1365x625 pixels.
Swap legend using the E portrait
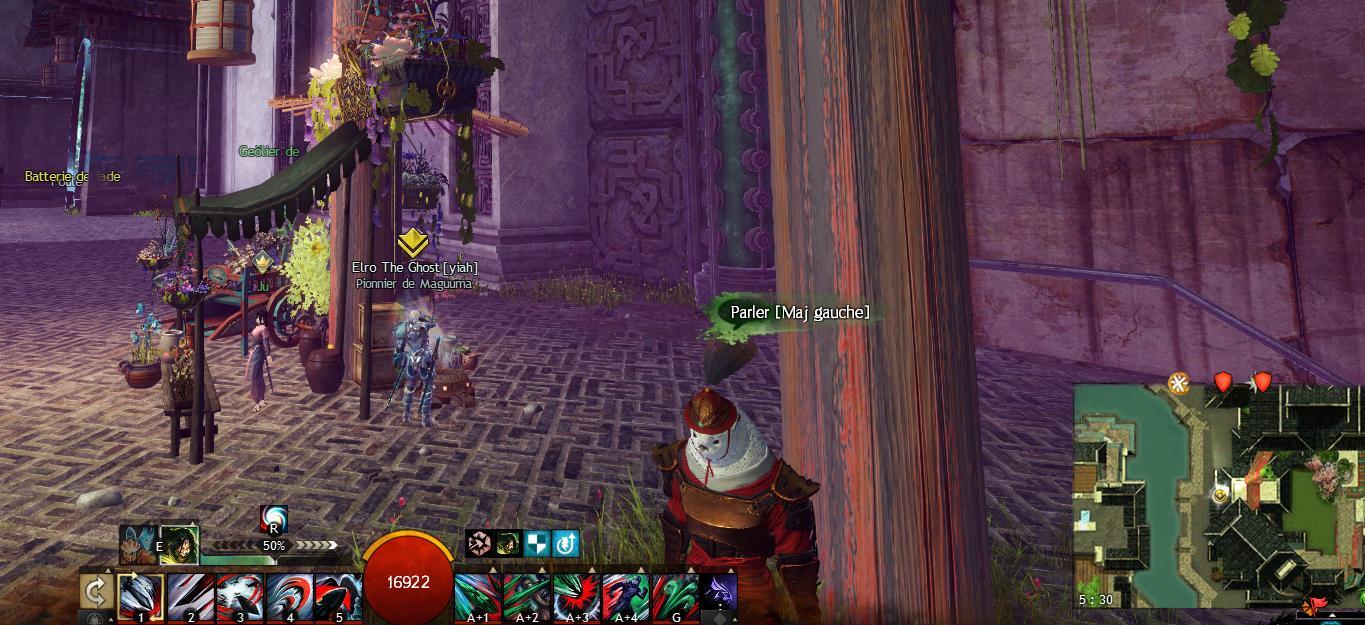pyautogui.click(x=138, y=545)
